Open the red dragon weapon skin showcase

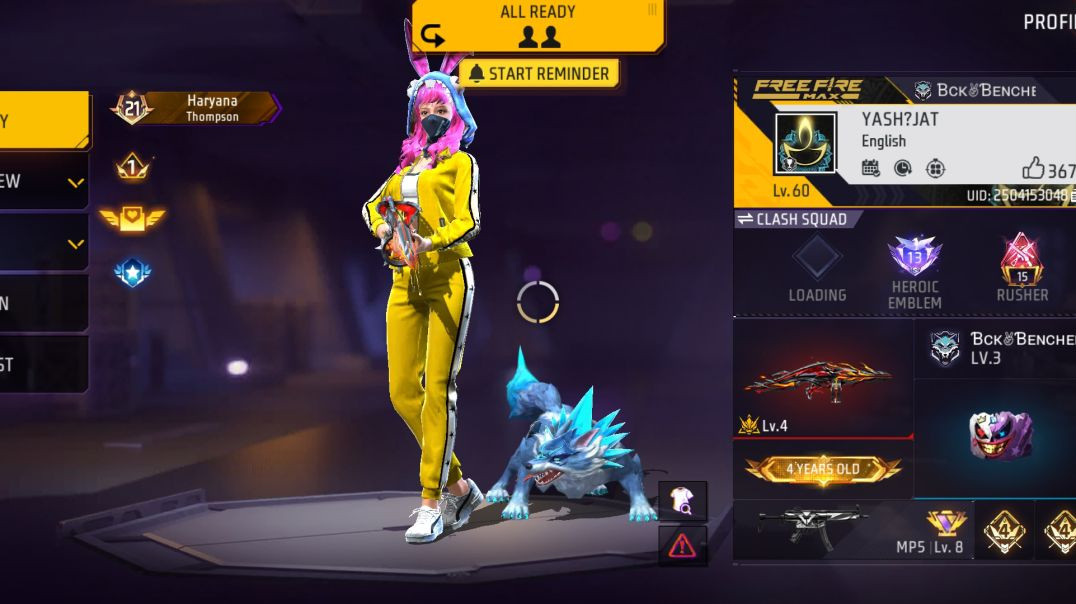click(818, 378)
